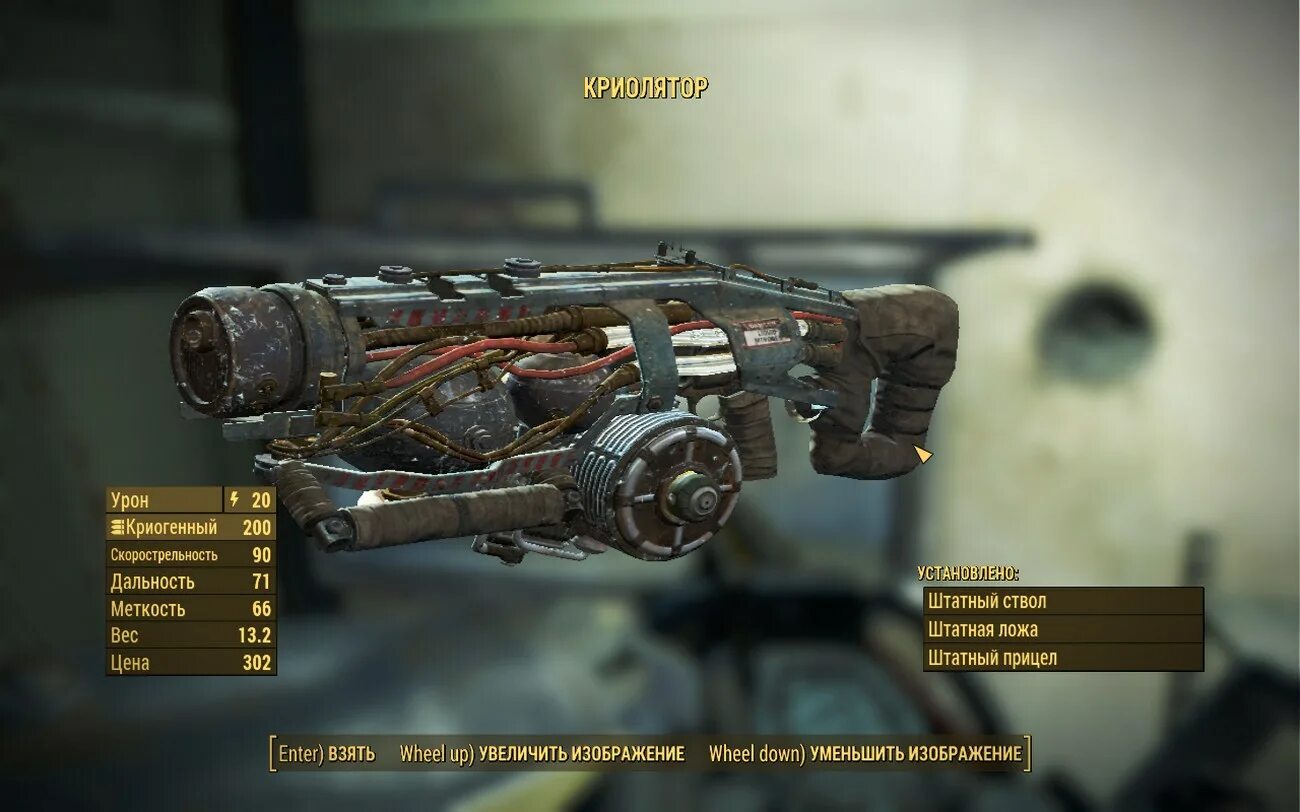Click УМЕНЬШИТЬ ИЗОБРАЖЕНИЕ to zoom out

pyautogui.click(x=865, y=753)
